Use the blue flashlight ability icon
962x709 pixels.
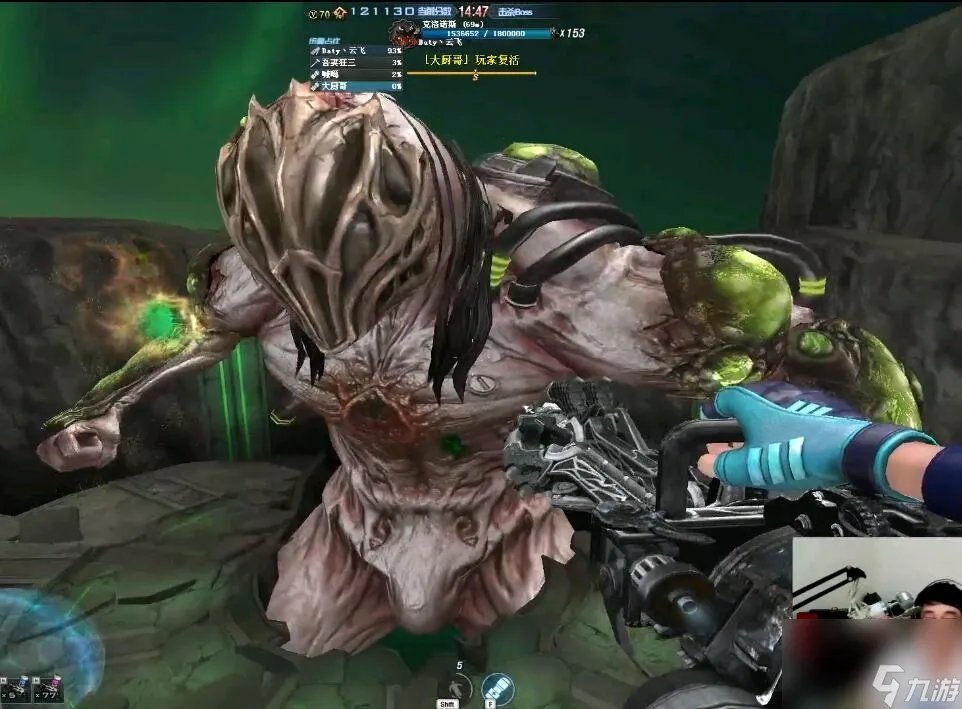497,688
